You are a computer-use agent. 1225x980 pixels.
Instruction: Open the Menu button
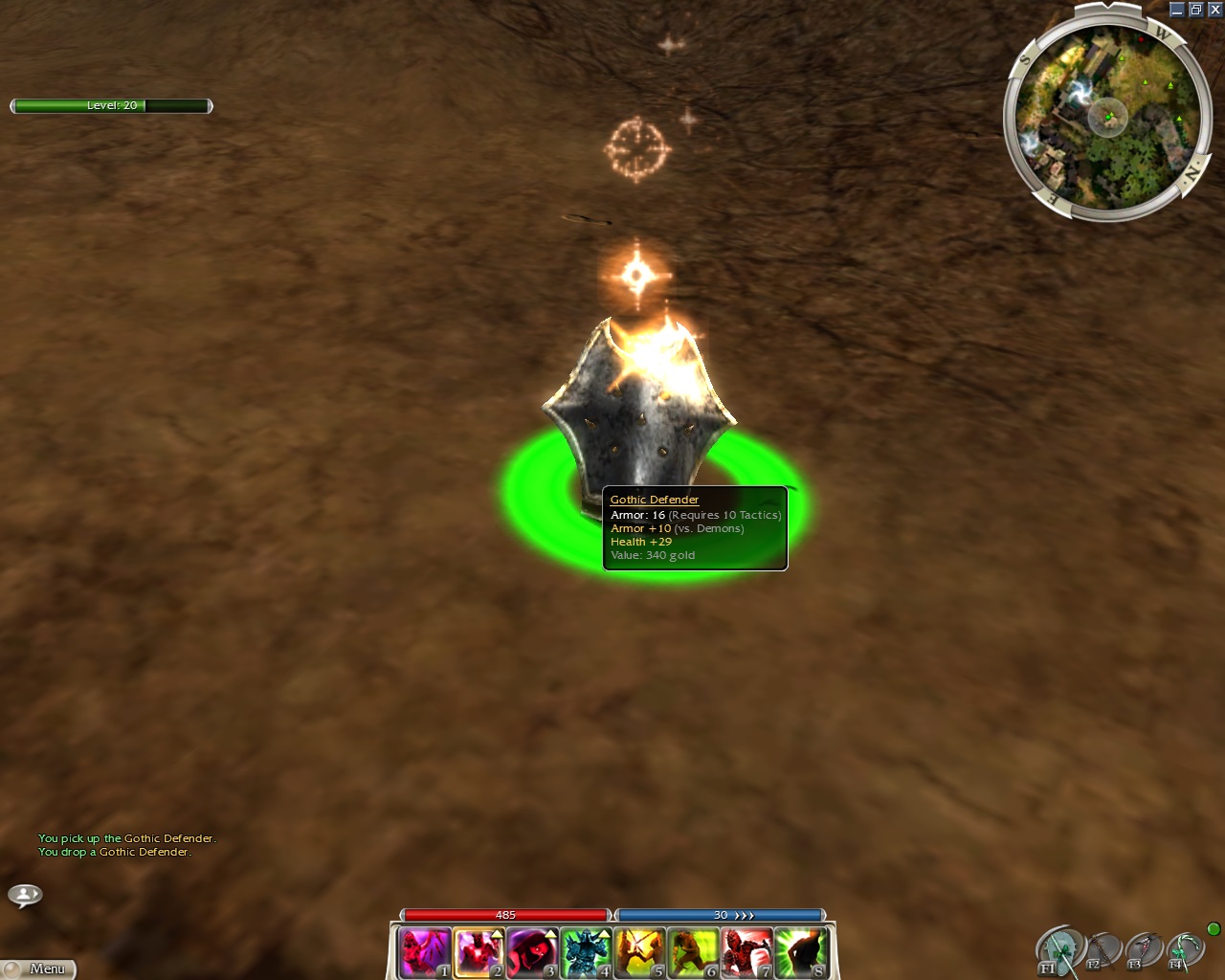[x=40, y=969]
